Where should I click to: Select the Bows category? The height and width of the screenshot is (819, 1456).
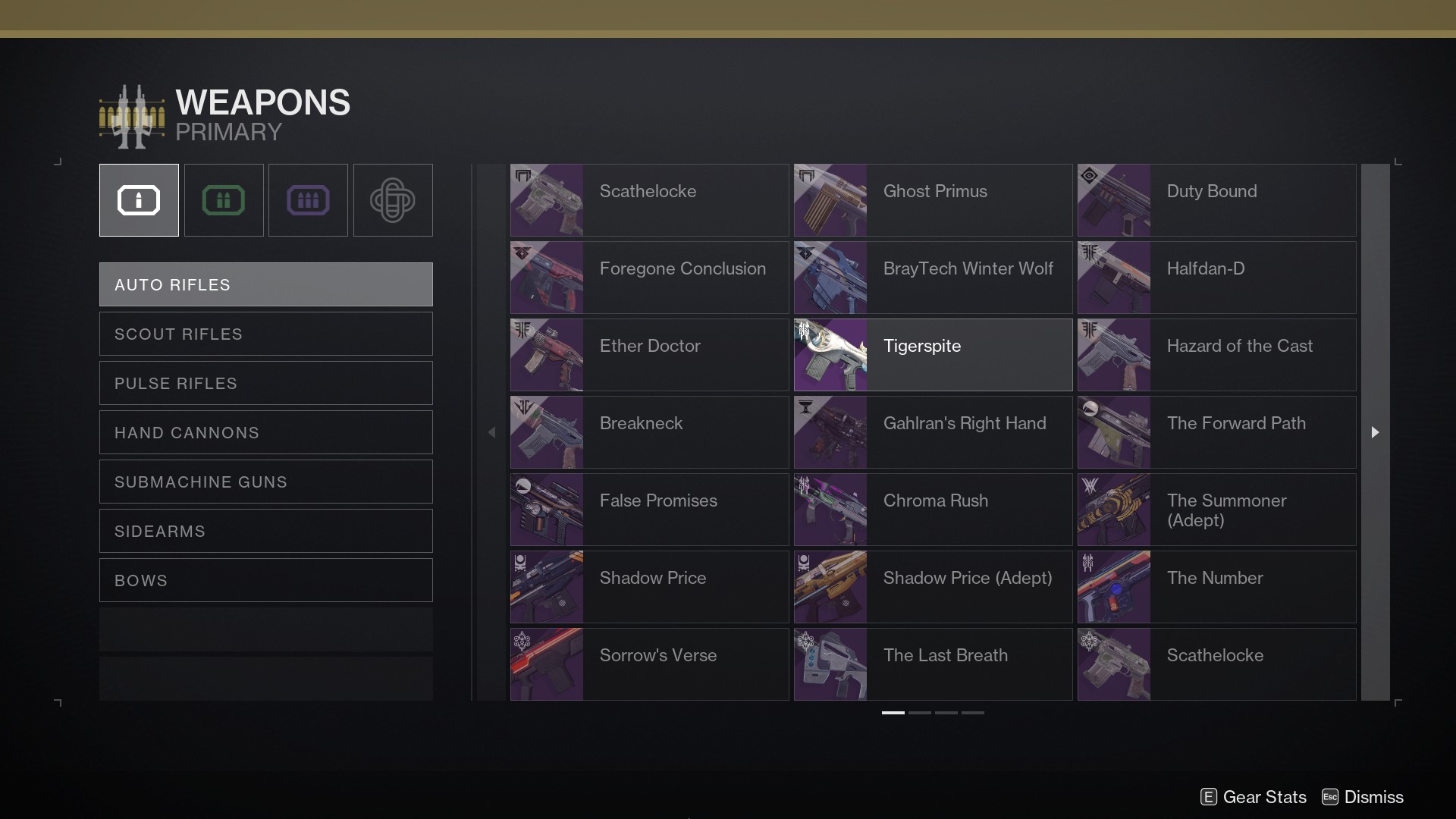coord(265,580)
